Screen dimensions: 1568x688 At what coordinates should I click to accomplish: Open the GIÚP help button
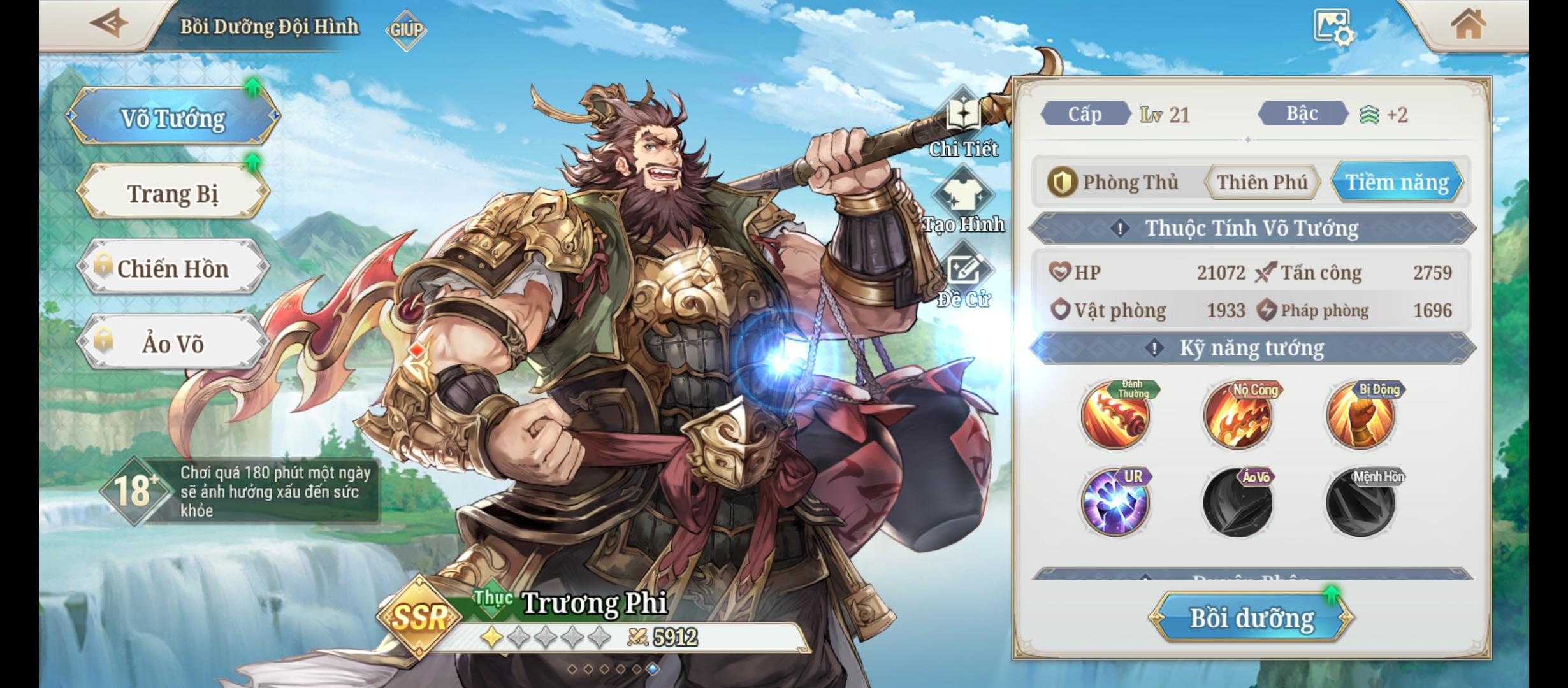point(406,29)
